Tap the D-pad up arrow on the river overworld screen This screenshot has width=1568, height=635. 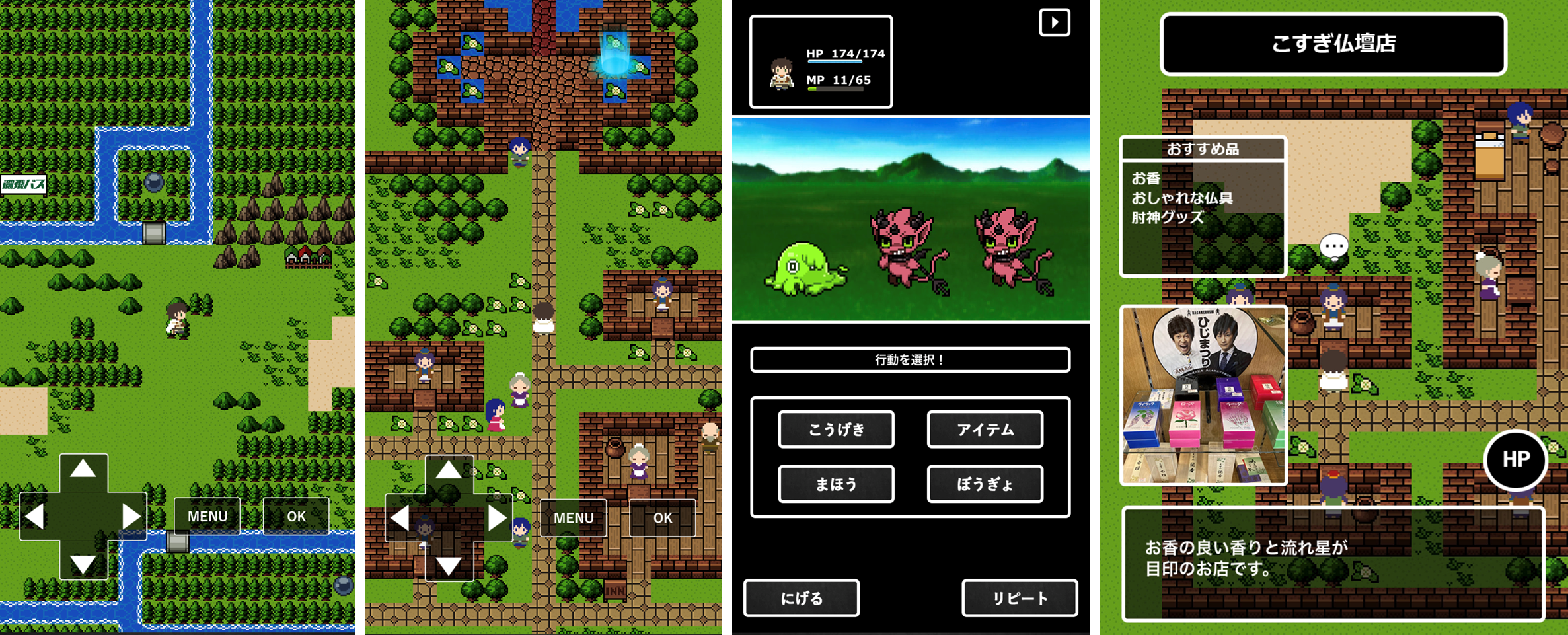(83, 470)
